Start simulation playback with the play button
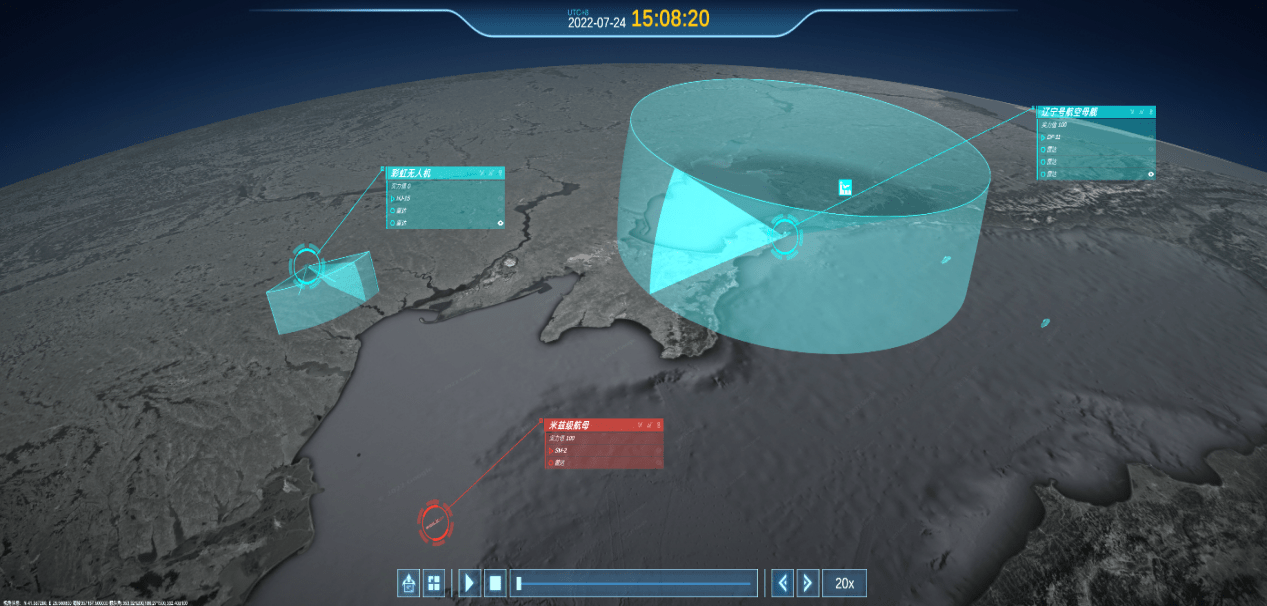This screenshot has height=606, width=1267. pyautogui.click(x=470, y=583)
